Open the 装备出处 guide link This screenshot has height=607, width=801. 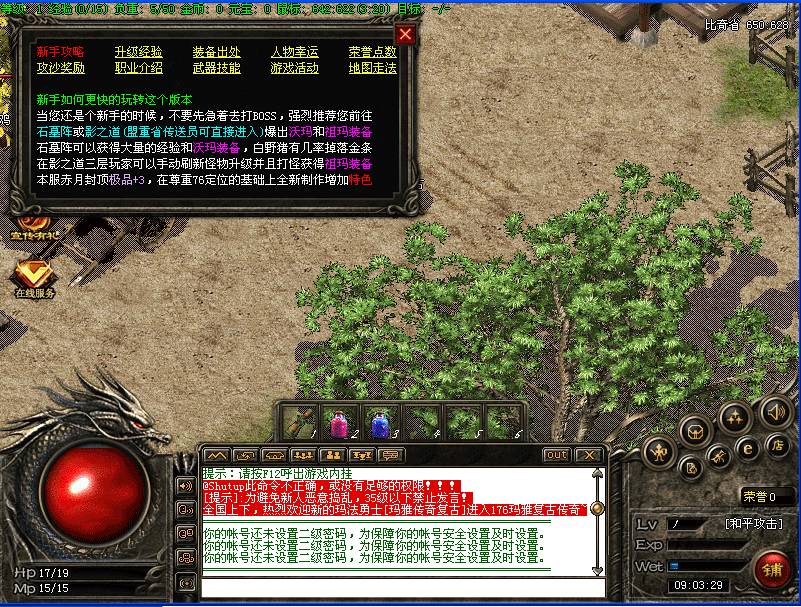(x=216, y=52)
